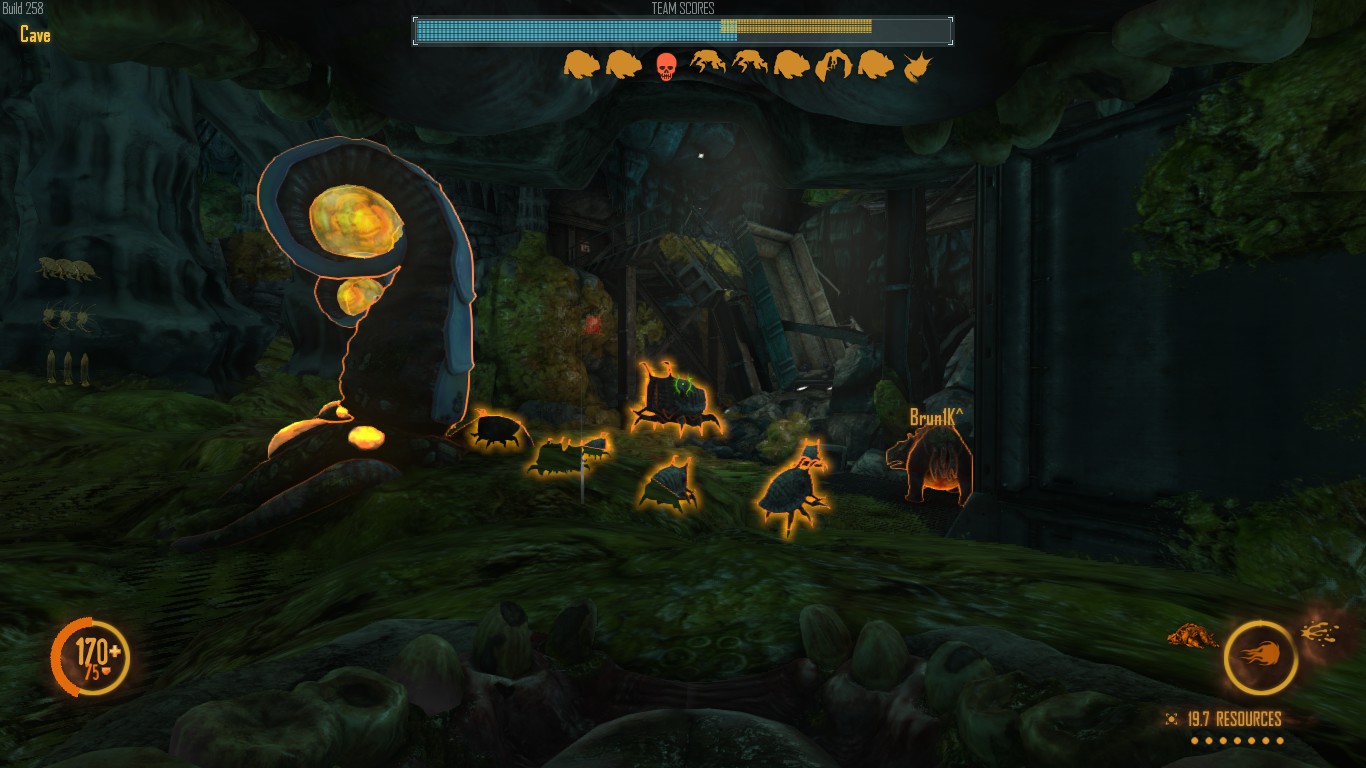
Task: Click the red skull dead-player icon
Action: pyautogui.click(x=665, y=66)
